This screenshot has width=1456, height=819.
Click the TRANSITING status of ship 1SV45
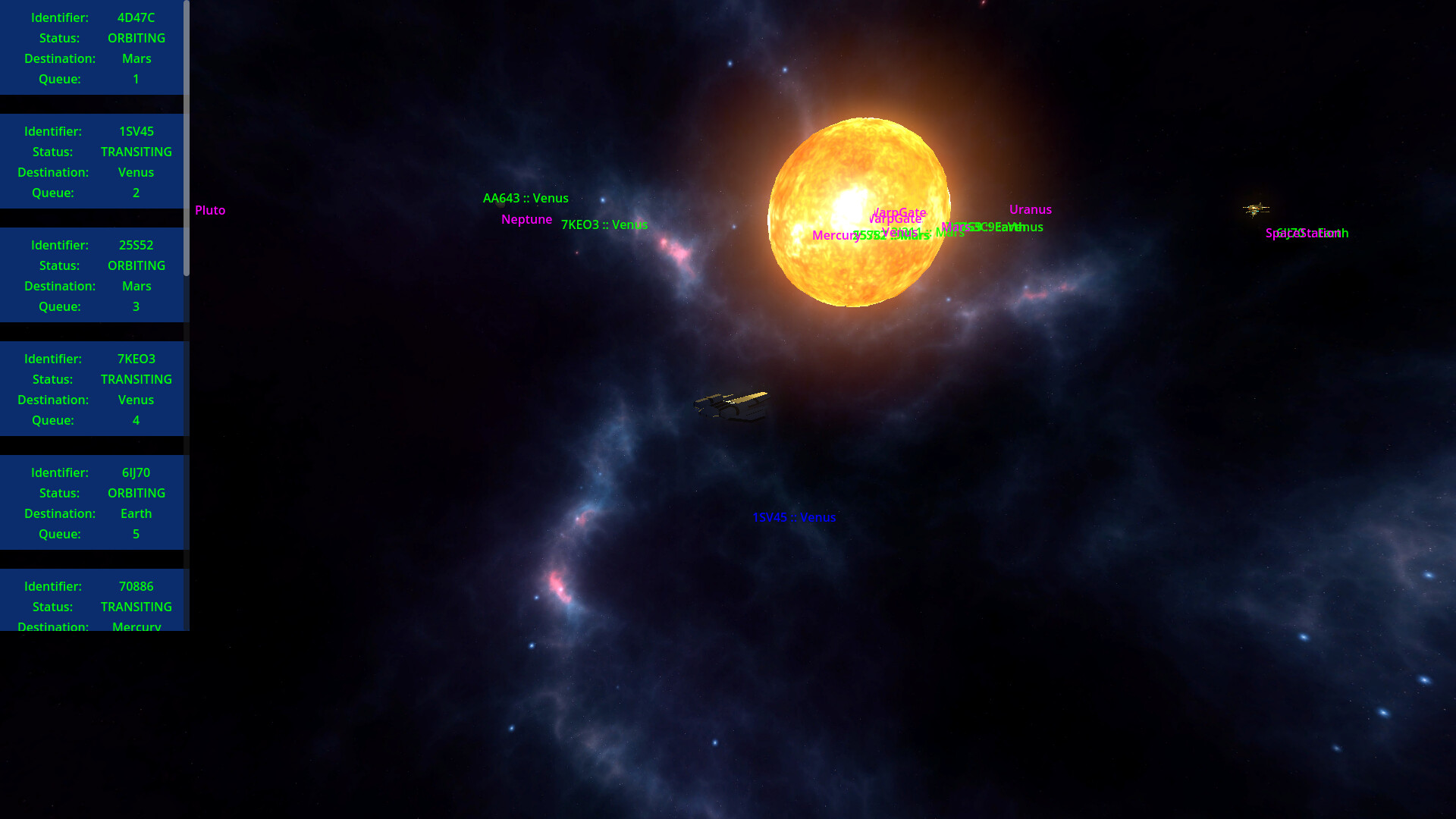[136, 152]
